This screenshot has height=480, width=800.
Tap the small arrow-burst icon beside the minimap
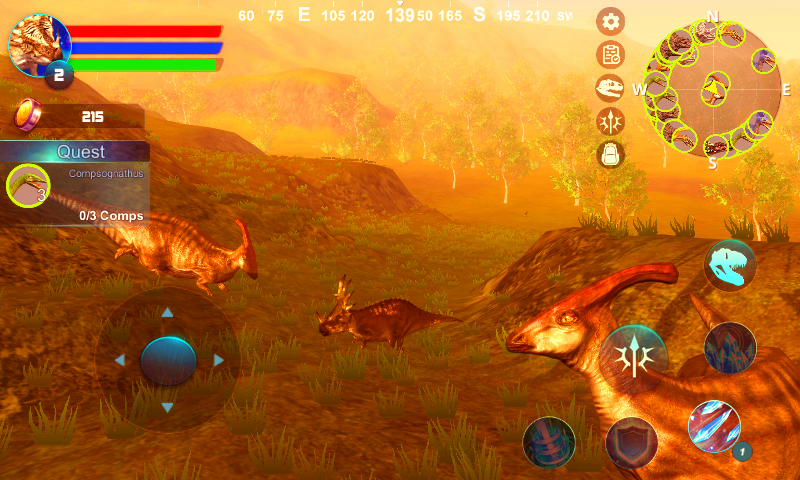pyautogui.click(x=610, y=121)
